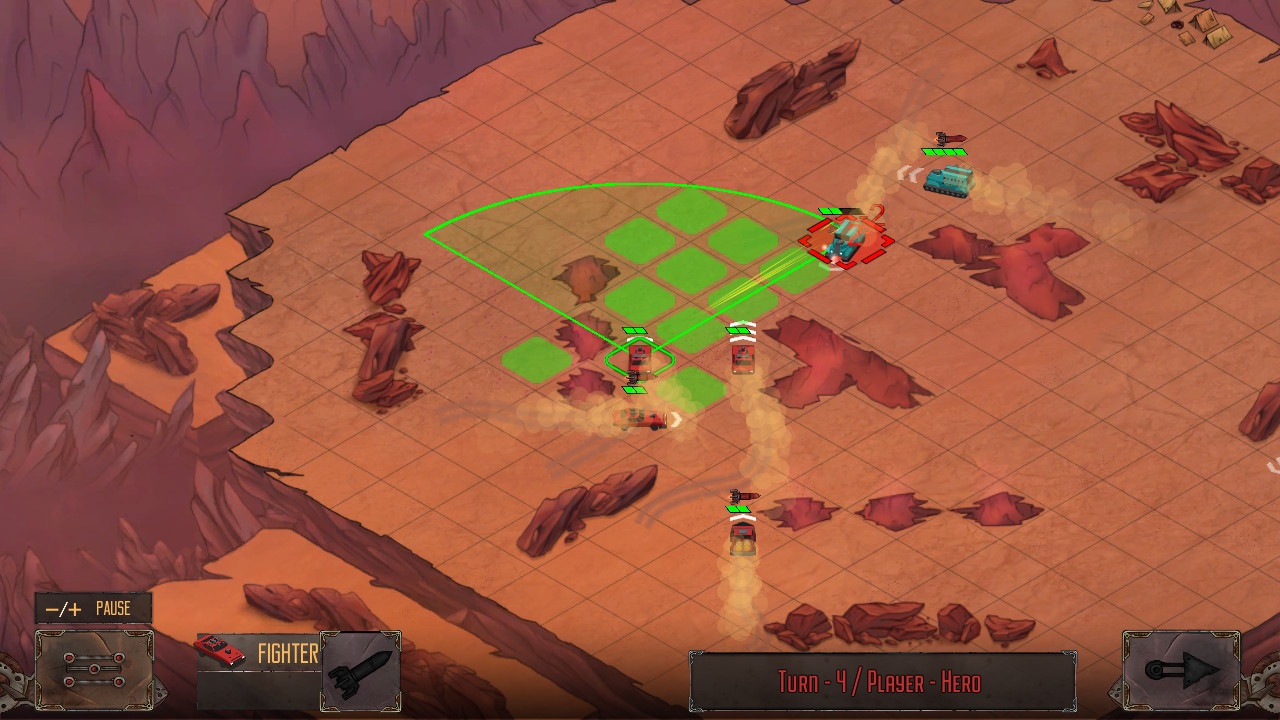1280x720 pixels.
Task: Click the damage number beside the targeted tank
Action: pyautogui.click(x=876, y=215)
